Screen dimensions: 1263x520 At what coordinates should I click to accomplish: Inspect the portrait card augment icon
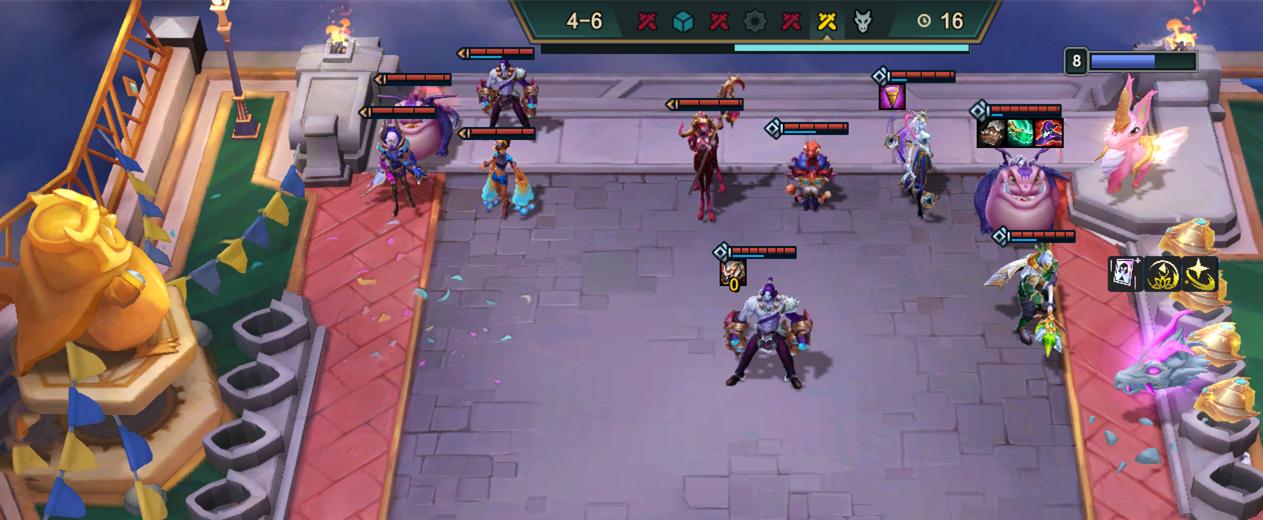pyautogui.click(x=1125, y=273)
